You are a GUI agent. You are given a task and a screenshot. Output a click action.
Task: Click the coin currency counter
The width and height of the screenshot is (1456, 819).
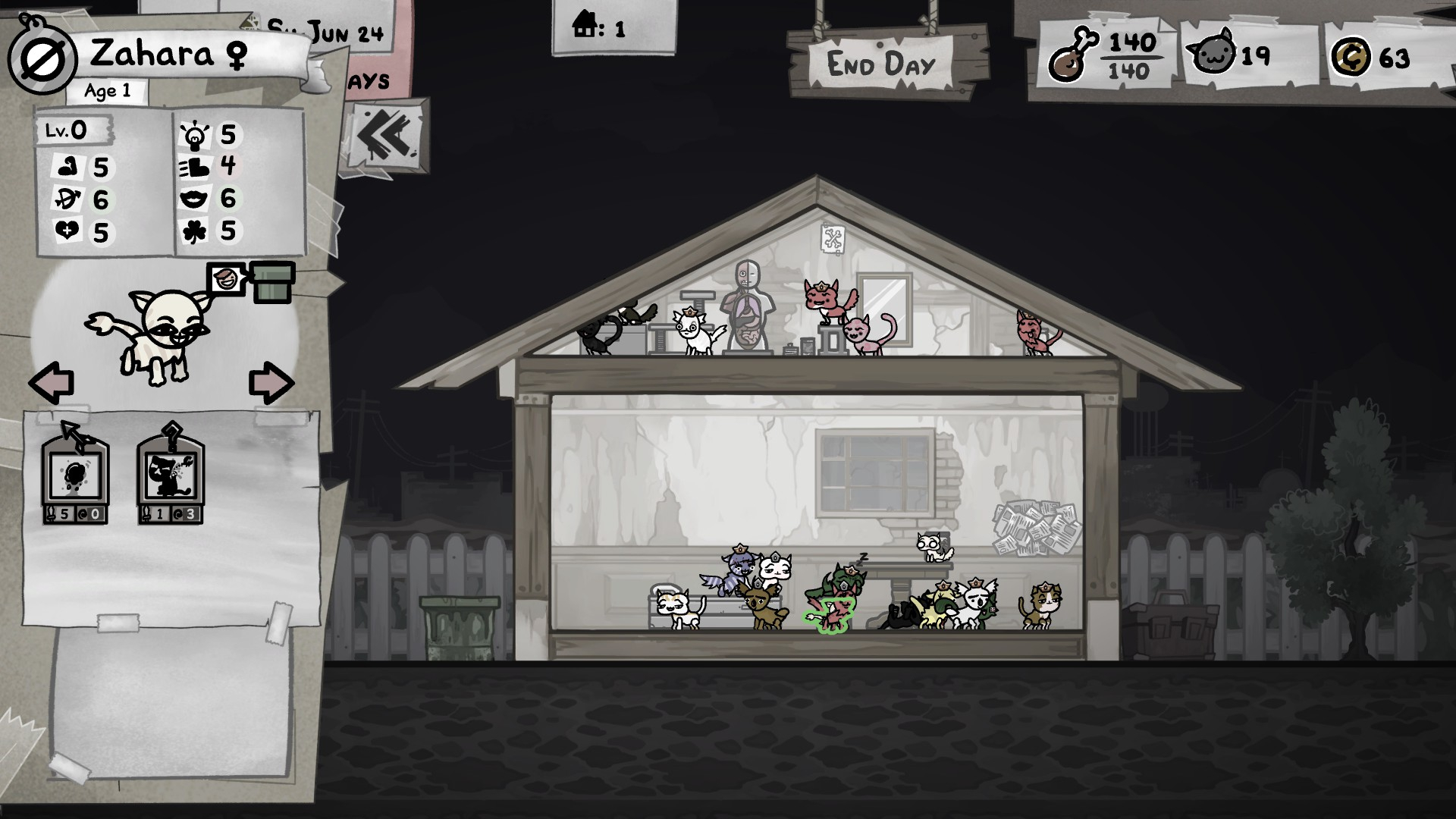(x=1371, y=57)
